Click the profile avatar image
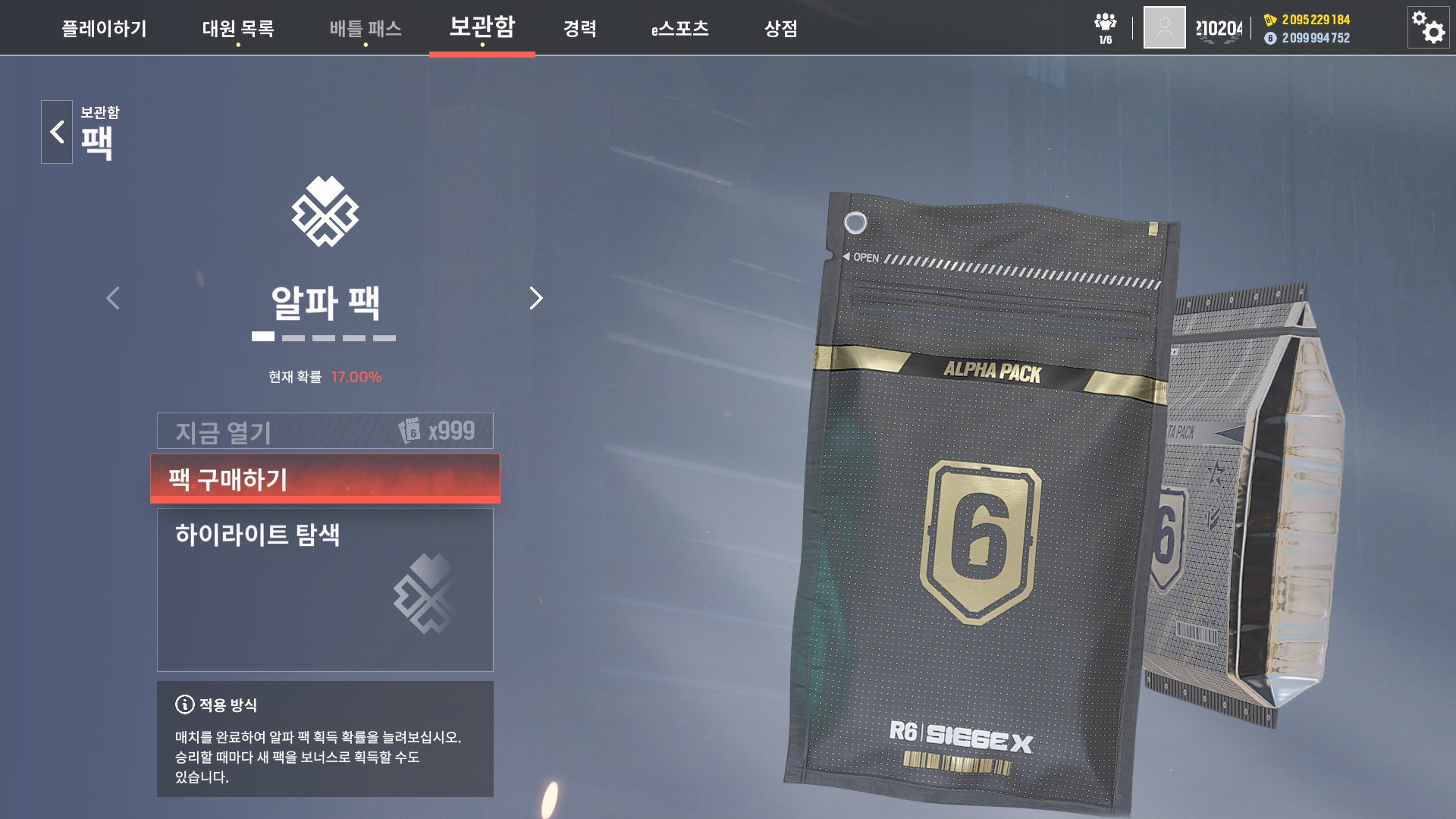Screen dimensions: 1456x819 click(x=1163, y=27)
